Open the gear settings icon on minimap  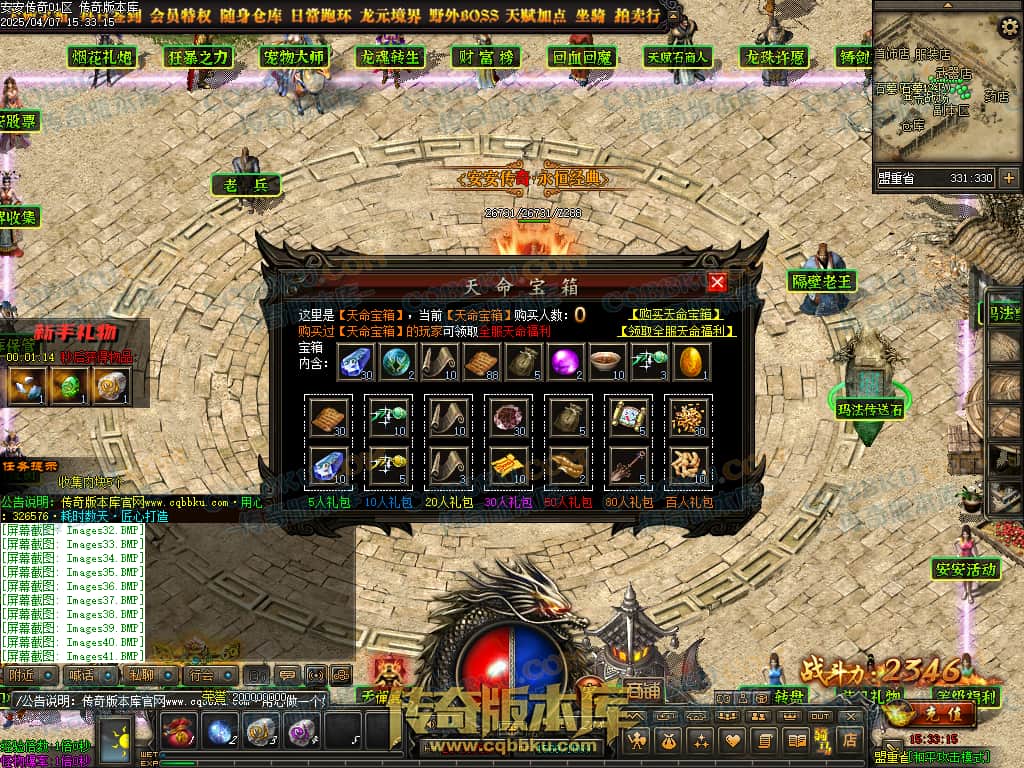(1008, 26)
